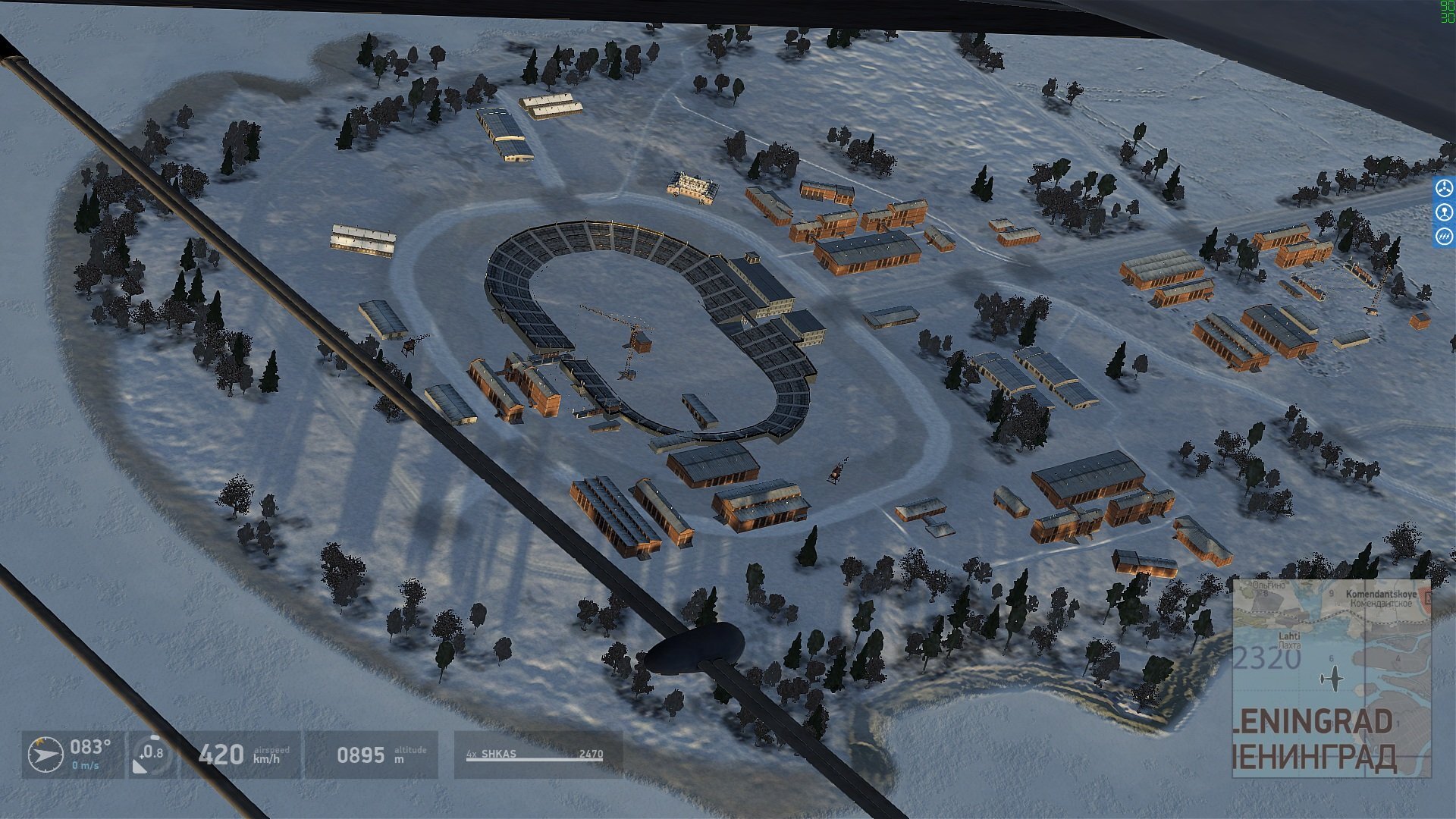Click grid square 6 on the minimap
Viewport: 1456px width, 819px height.
[1332, 658]
